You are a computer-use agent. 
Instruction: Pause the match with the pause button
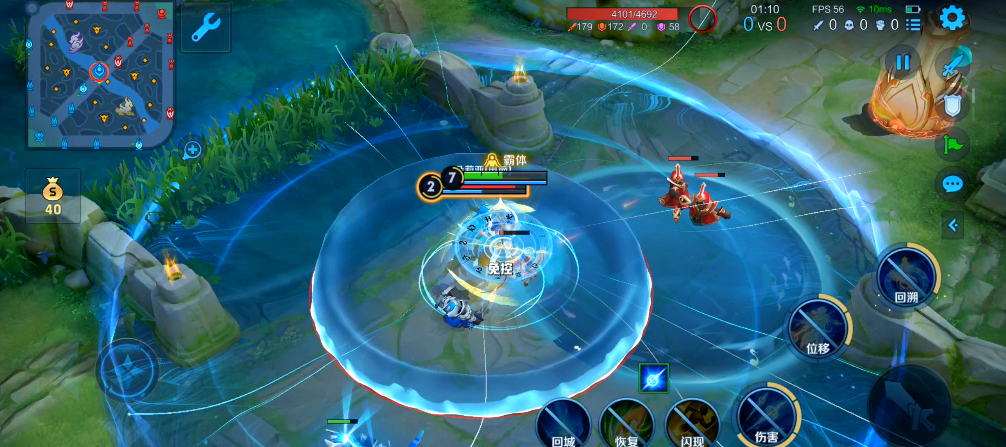902,63
